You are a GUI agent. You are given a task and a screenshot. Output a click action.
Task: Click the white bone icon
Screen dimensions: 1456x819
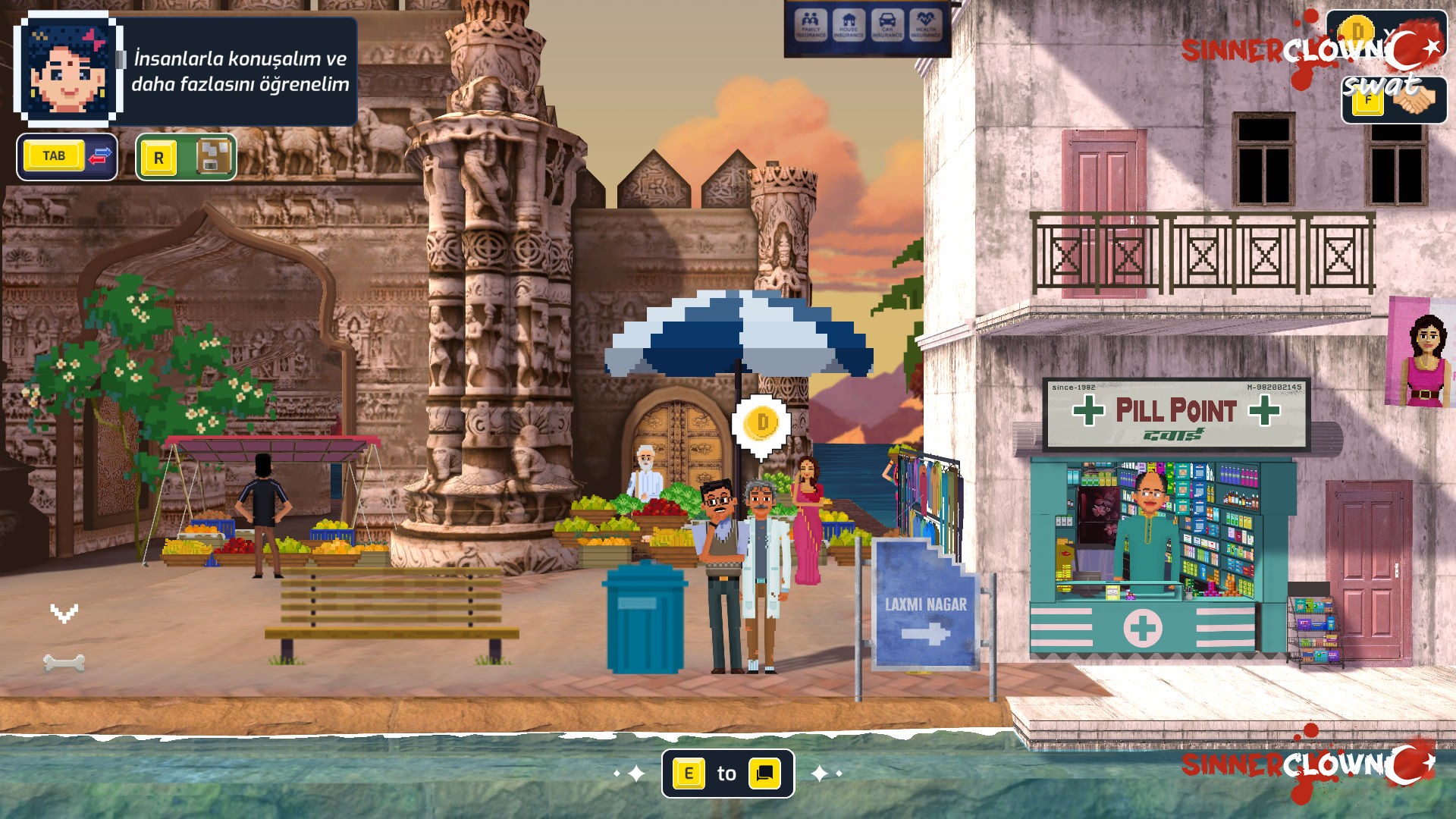pos(64,664)
